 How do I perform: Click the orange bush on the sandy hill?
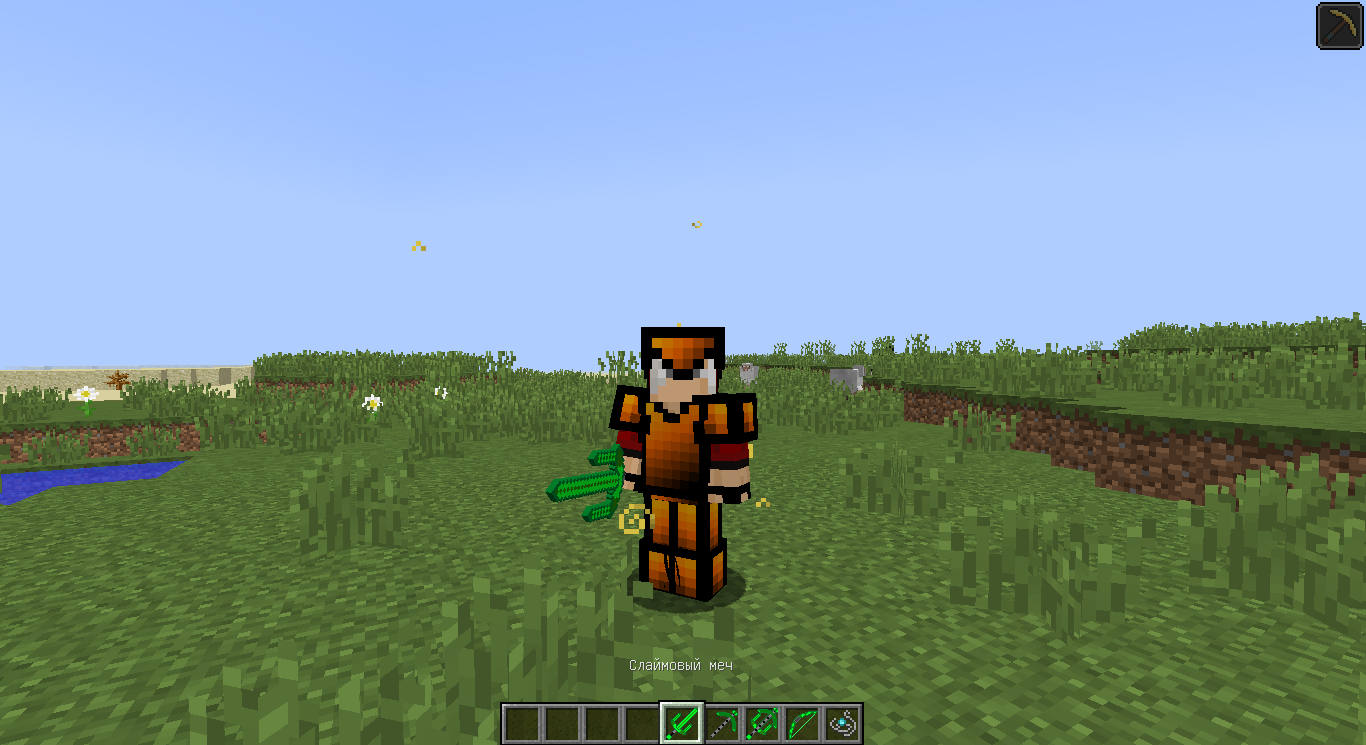click(x=118, y=380)
